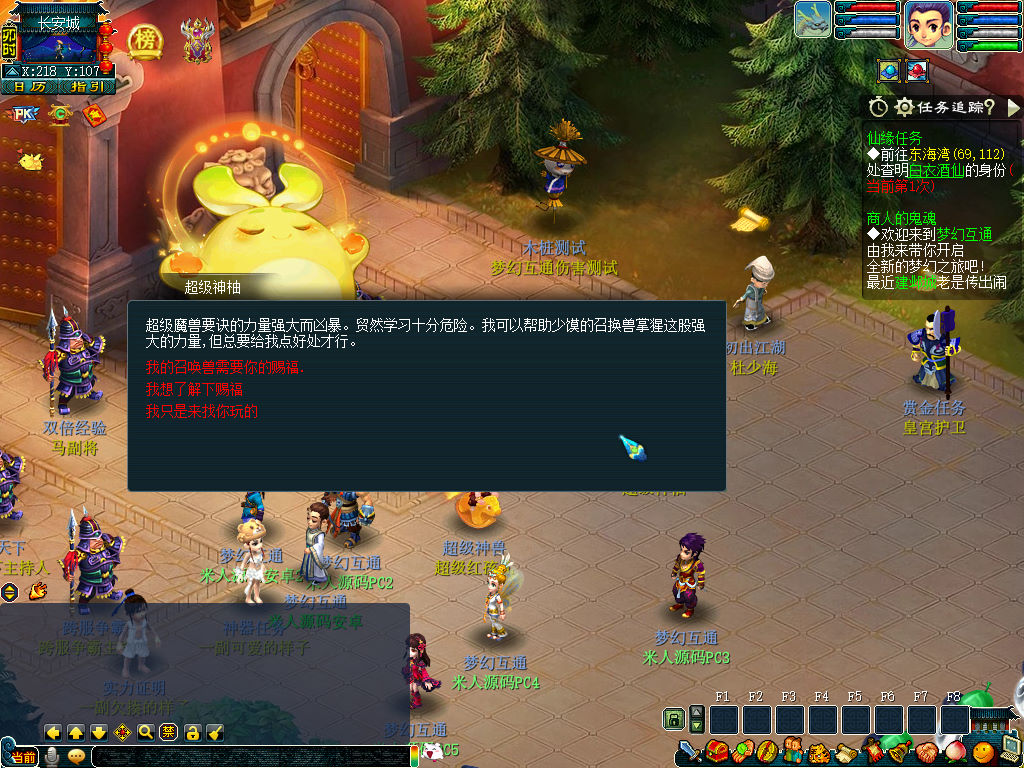The image size is (1024, 768).
Task: Open the chat magnifier search button
Action: 145,732
